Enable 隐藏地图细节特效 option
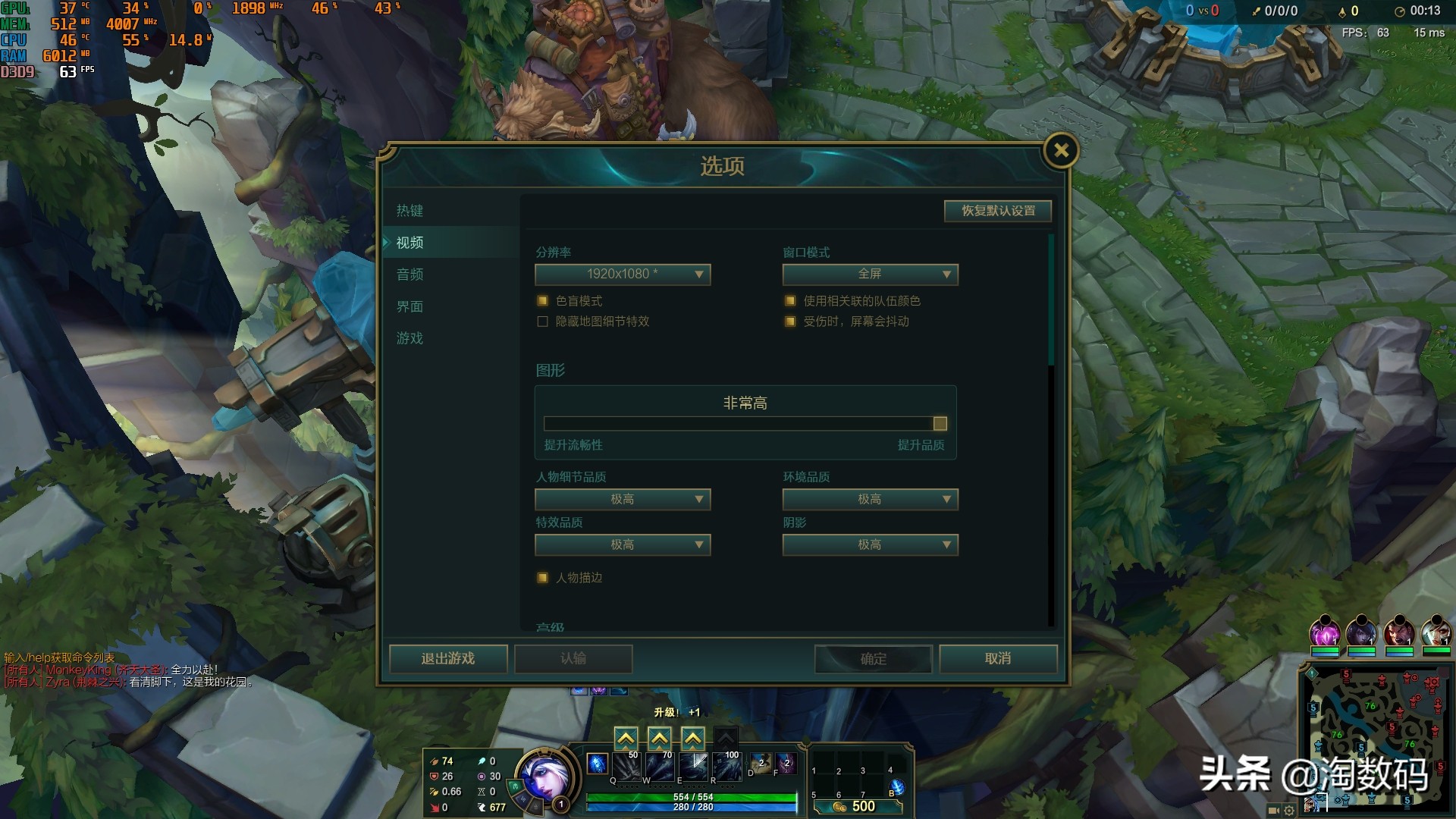 click(x=542, y=322)
